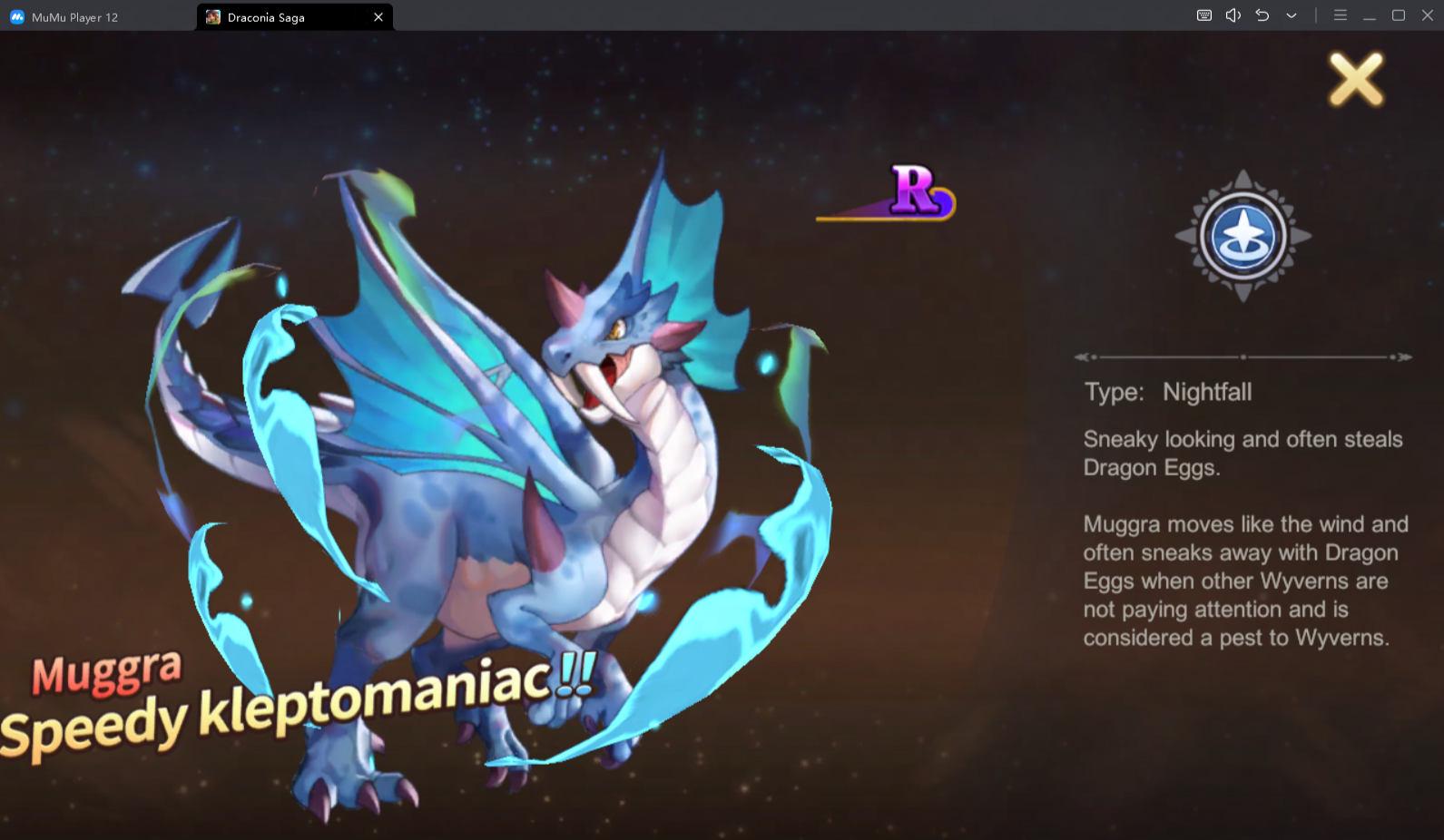Expand the toolbar chevron dropdown
Image resolution: width=1444 pixels, height=840 pixels.
(1291, 15)
